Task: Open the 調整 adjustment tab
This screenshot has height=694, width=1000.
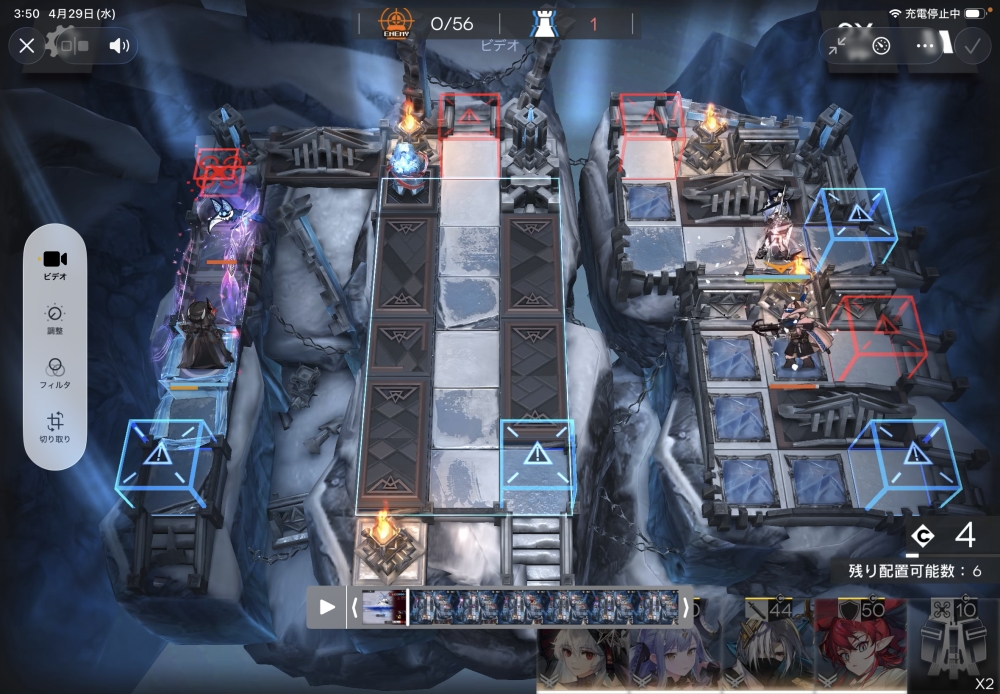Action: pyautogui.click(x=55, y=319)
